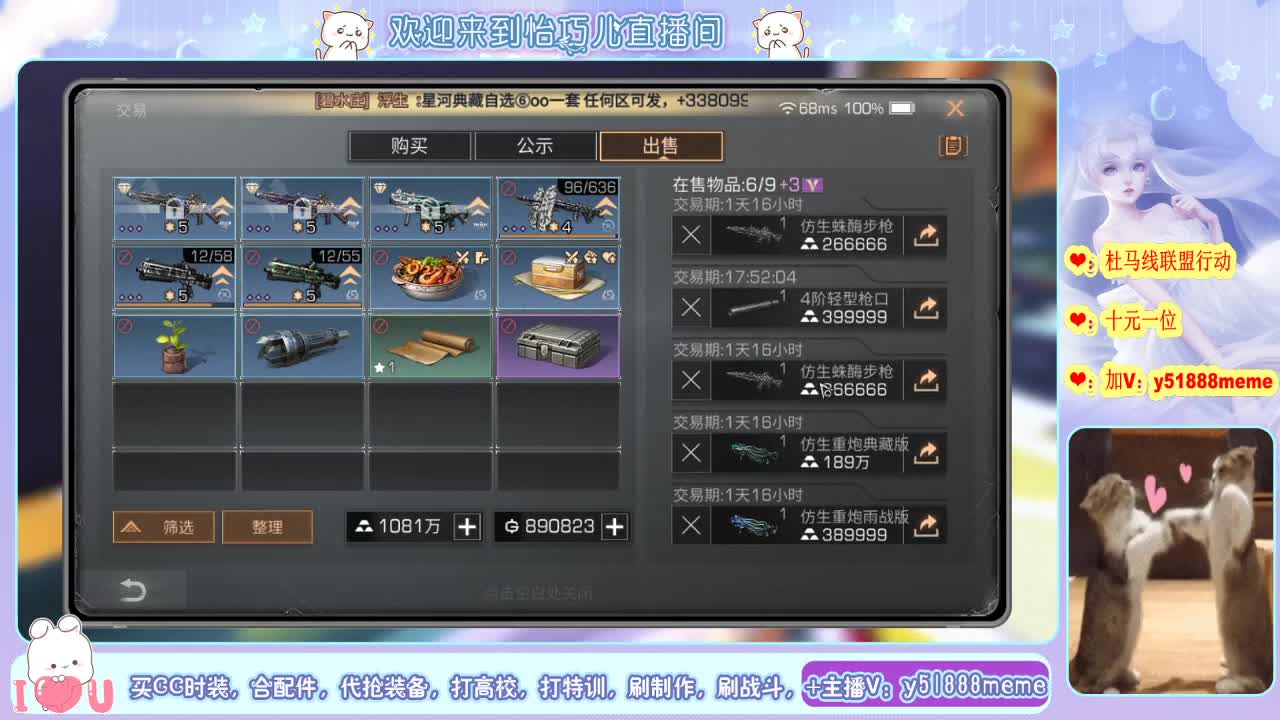The image size is (1280, 720).
Task: Switch to the 购买 tab
Action: click(x=410, y=146)
